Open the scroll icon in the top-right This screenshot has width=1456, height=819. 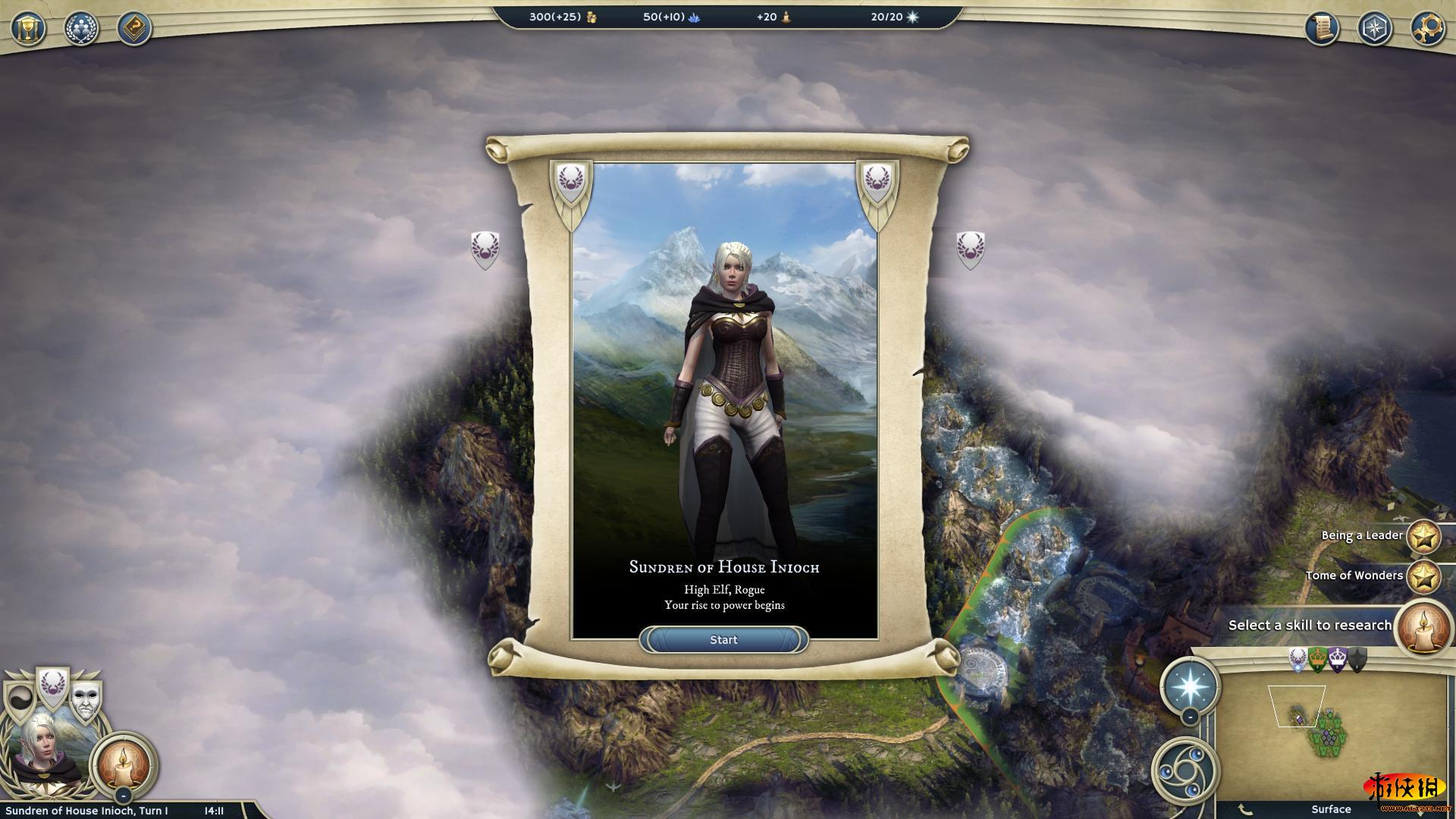(1322, 29)
